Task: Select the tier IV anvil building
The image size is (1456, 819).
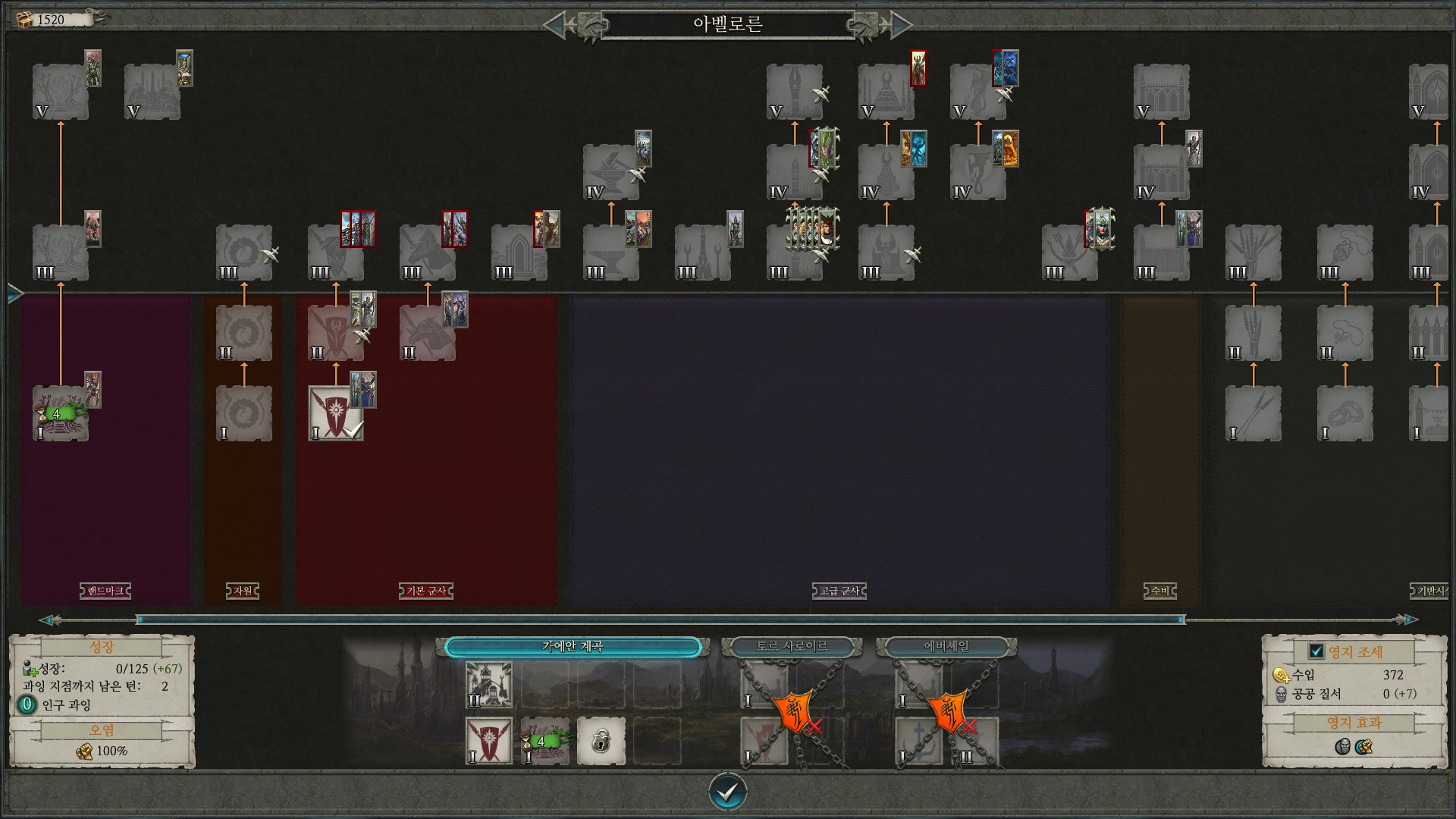Action: pos(610,173)
